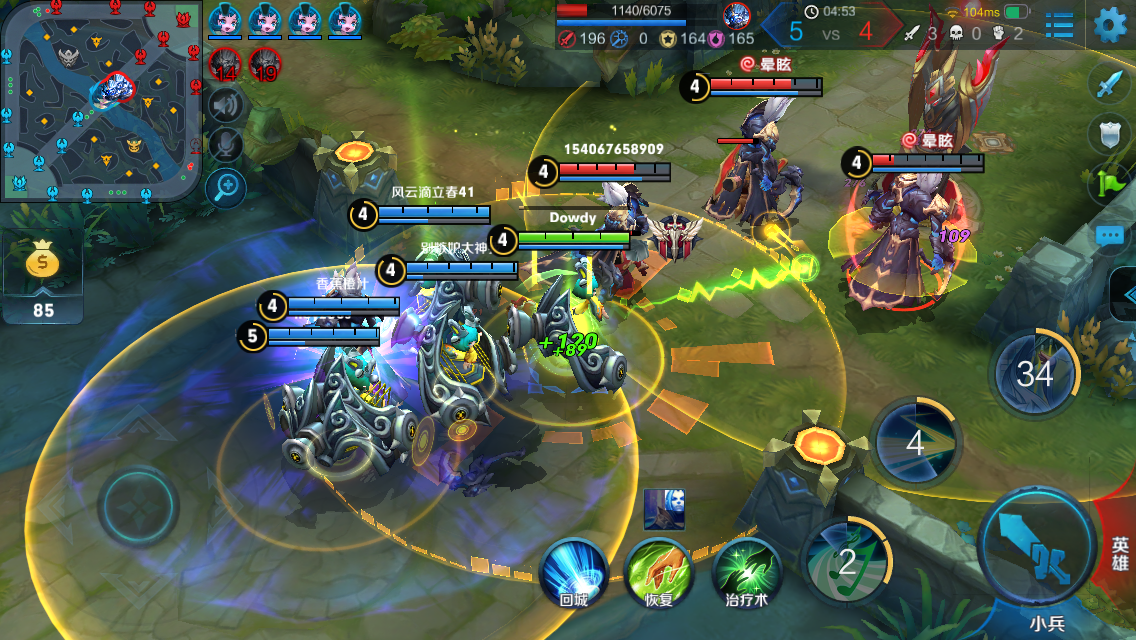
Task: Cast the 治疗术 heal spell
Action: tap(746, 570)
